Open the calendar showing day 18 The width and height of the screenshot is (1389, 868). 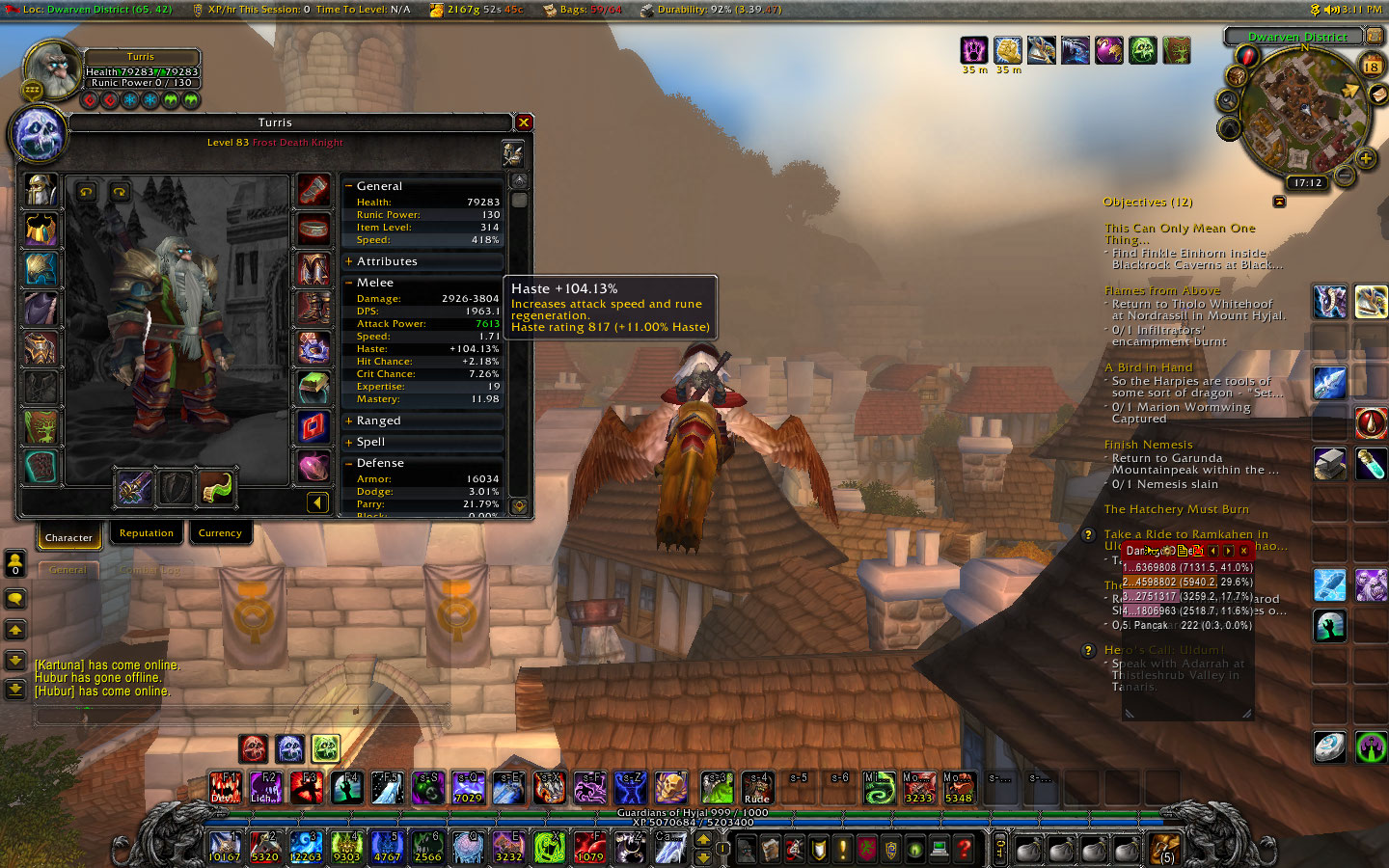[x=1371, y=67]
